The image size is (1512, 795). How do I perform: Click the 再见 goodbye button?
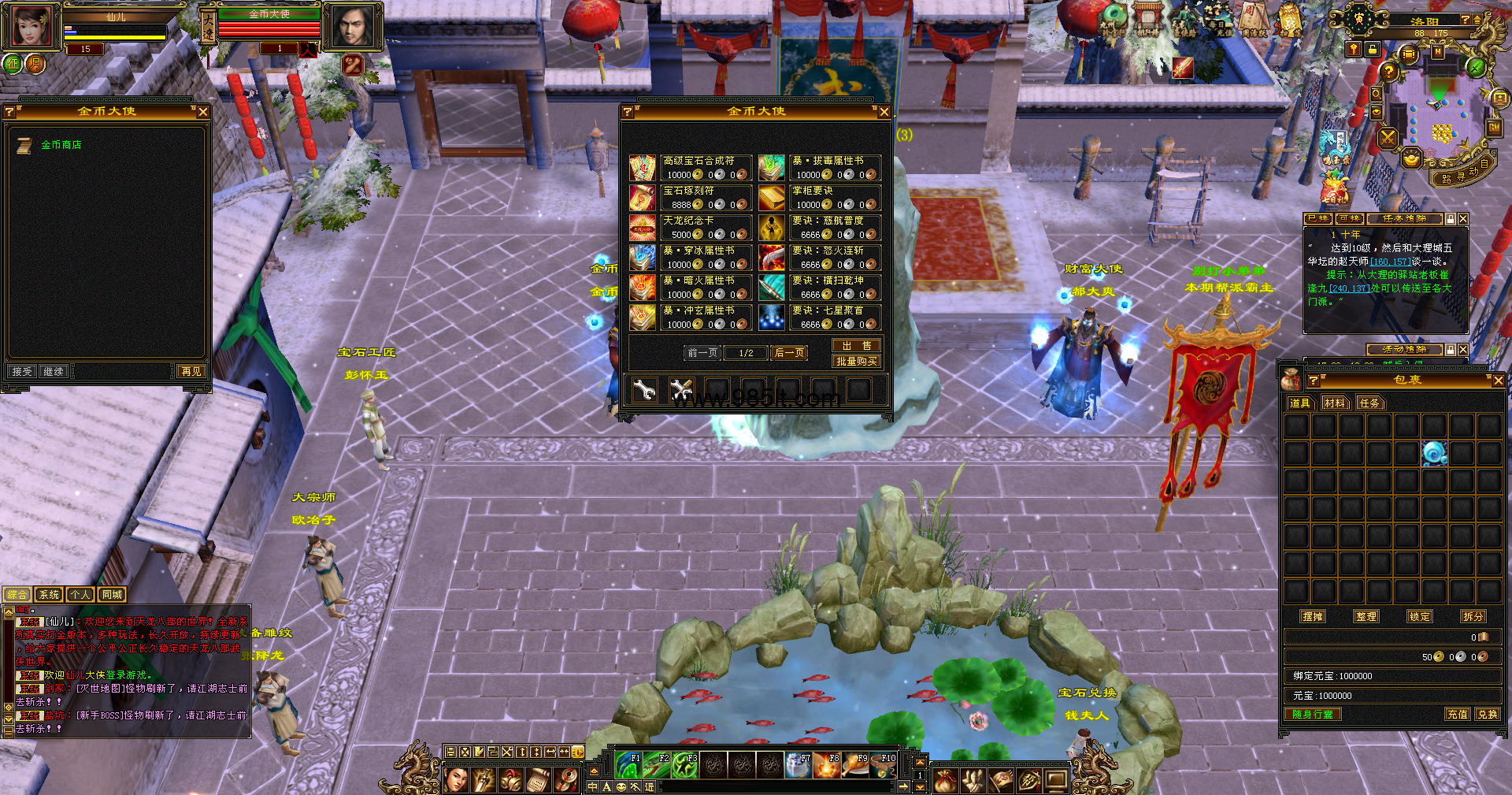pyautogui.click(x=191, y=371)
